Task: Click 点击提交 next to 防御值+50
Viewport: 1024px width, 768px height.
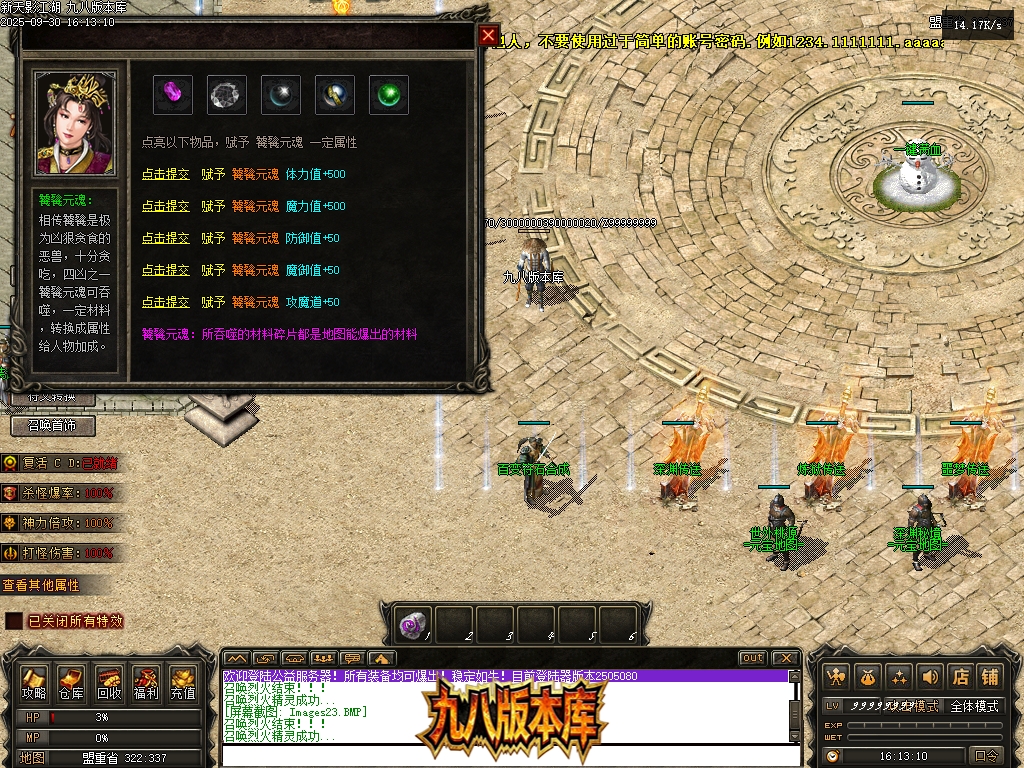Action: point(165,238)
